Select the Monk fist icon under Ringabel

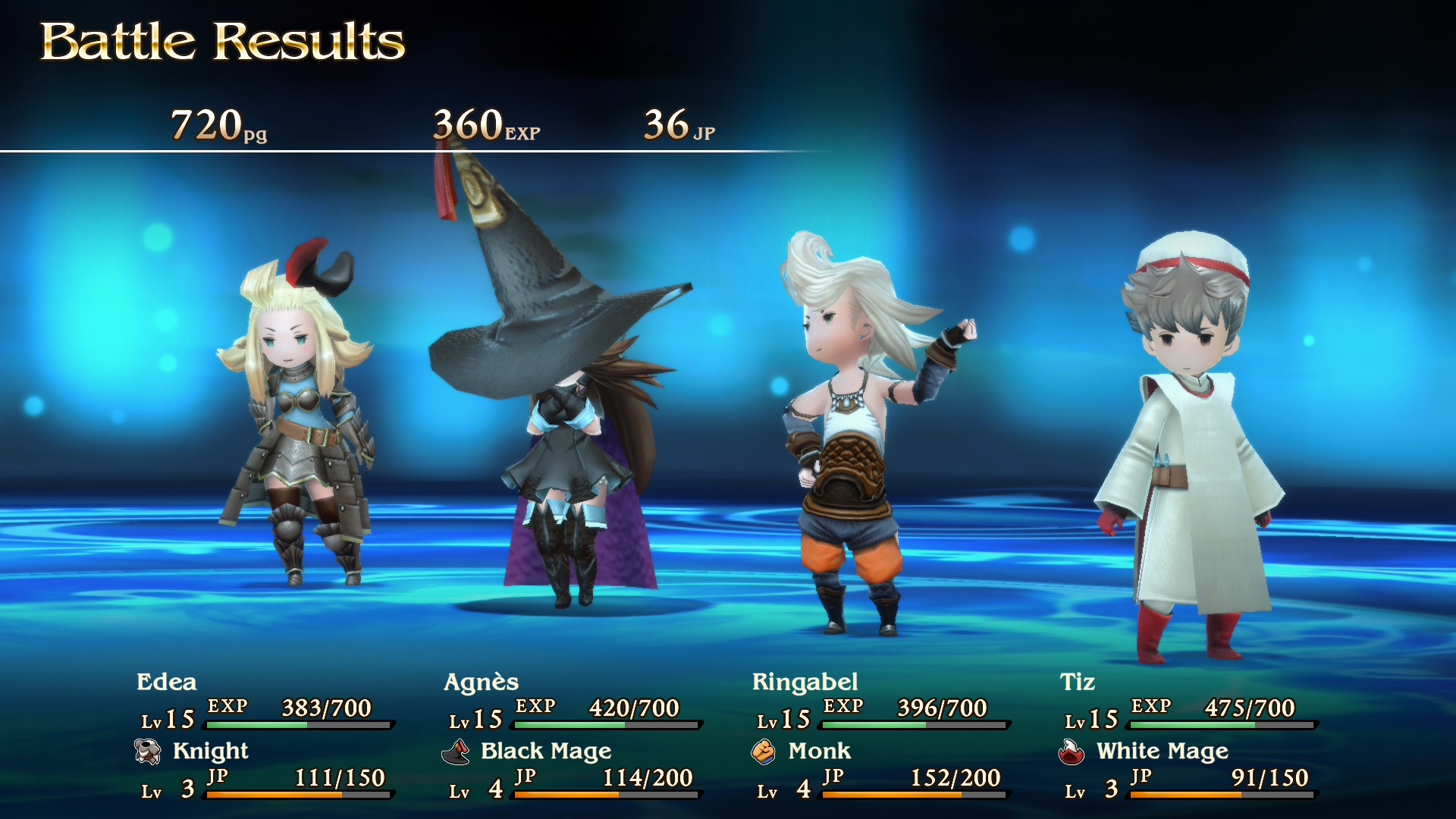(767, 752)
